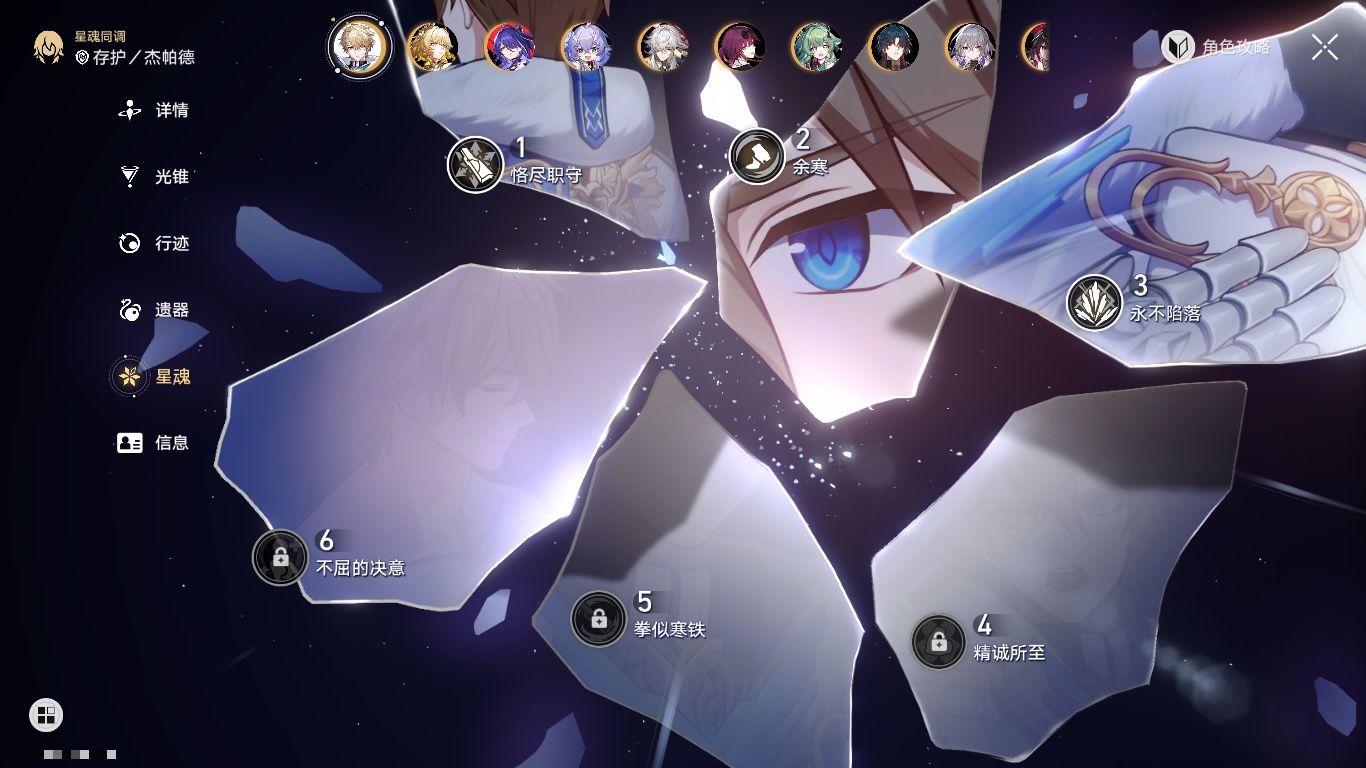Open the 角色攻略 character guide
The width and height of the screenshot is (1366, 768).
(x=1216, y=47)
